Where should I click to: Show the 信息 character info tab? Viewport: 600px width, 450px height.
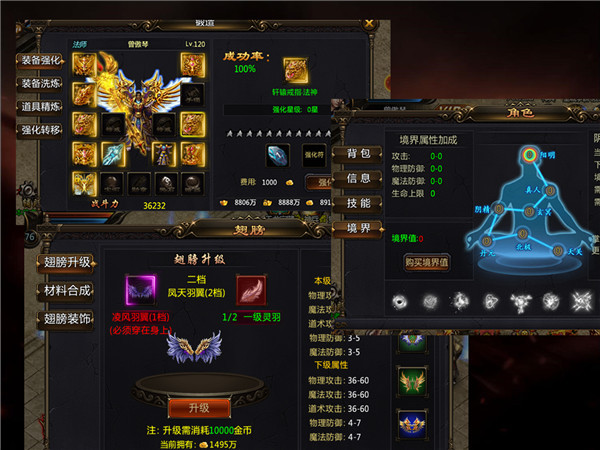pos(357,178)
